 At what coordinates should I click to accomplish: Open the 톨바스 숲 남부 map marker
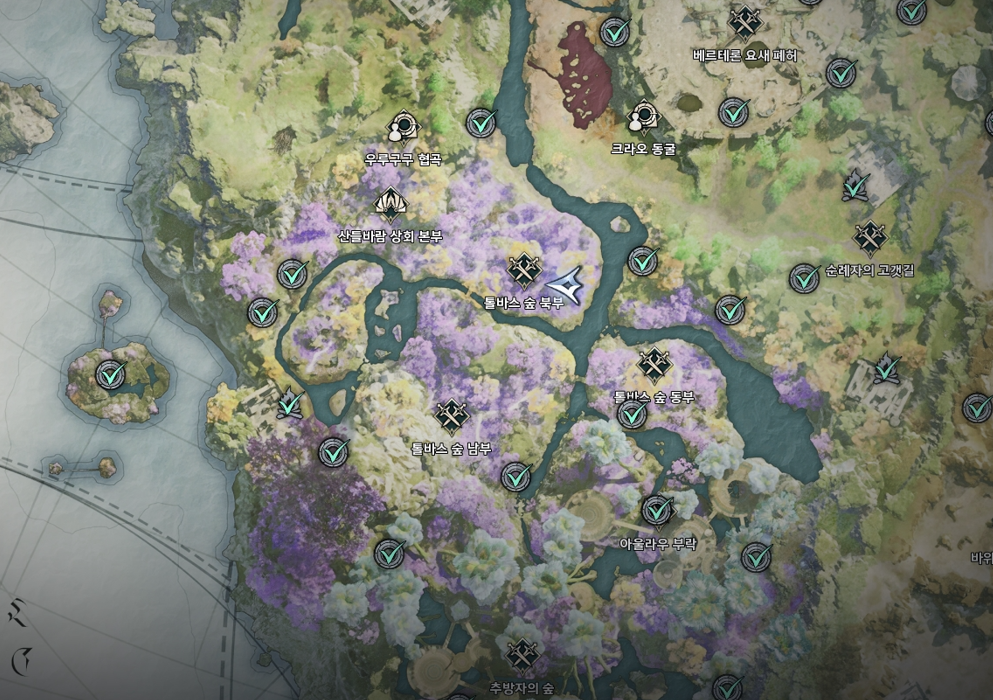[451, 416]
